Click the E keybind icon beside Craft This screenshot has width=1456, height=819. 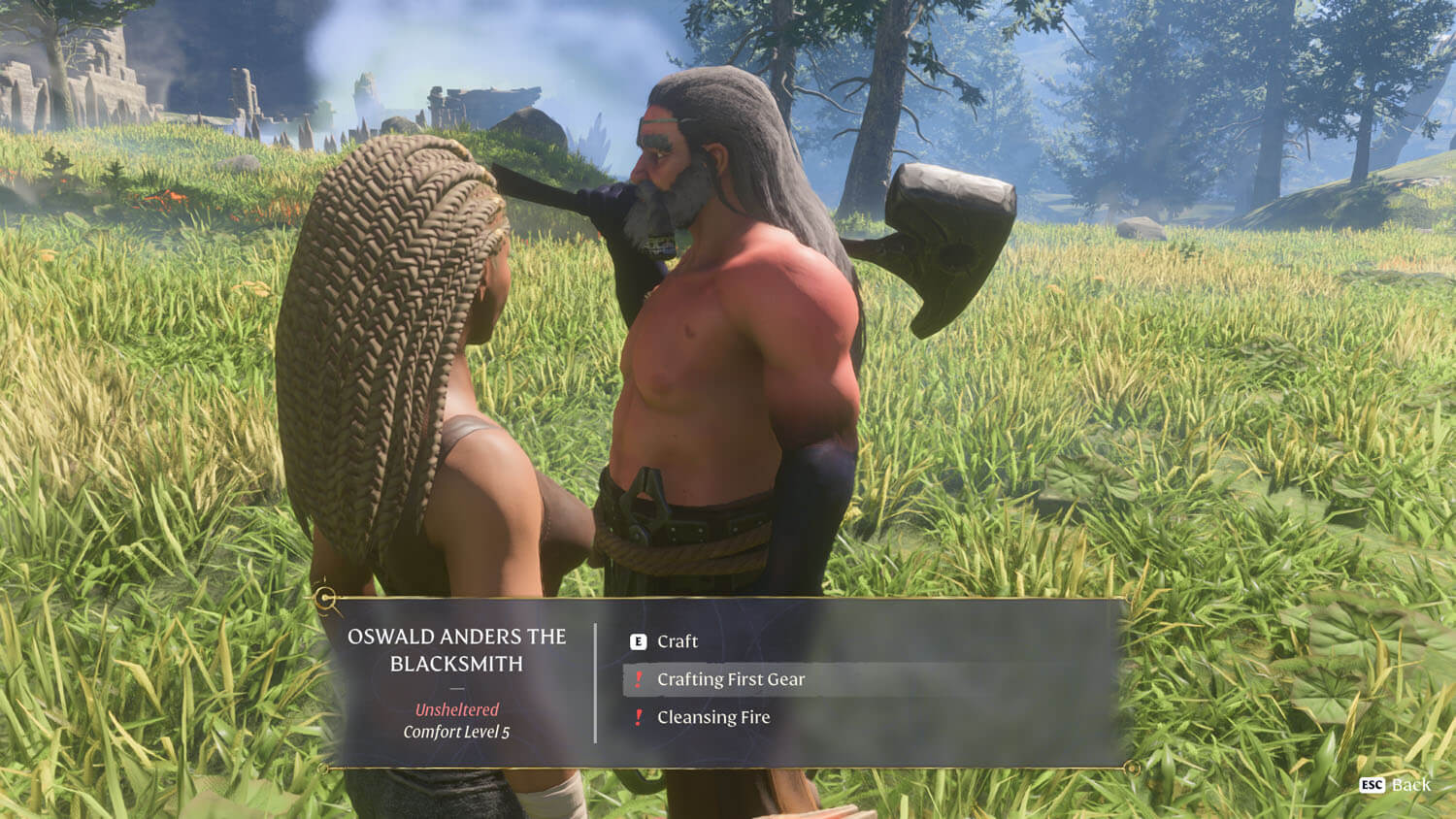639,641
